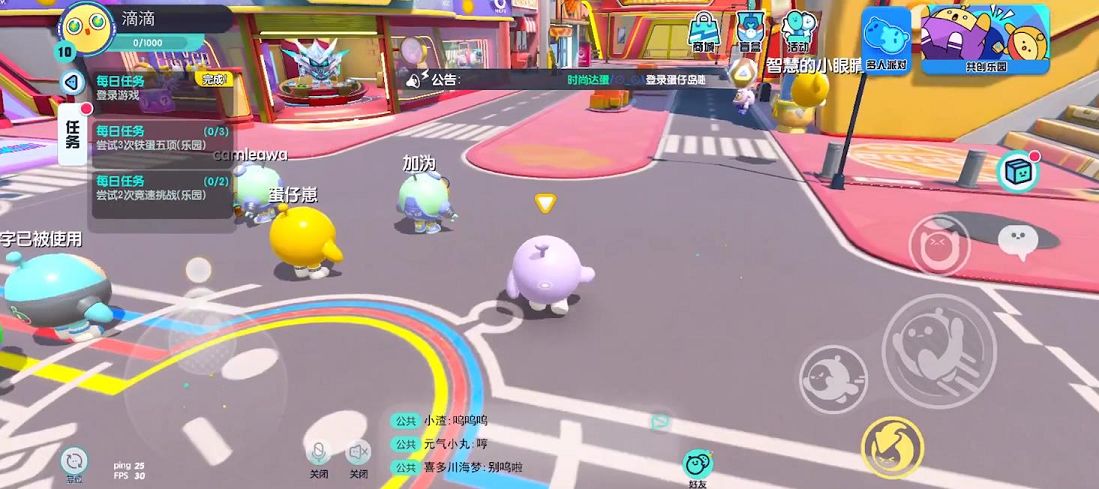Open the emote face button

click(x=939, y=246)
